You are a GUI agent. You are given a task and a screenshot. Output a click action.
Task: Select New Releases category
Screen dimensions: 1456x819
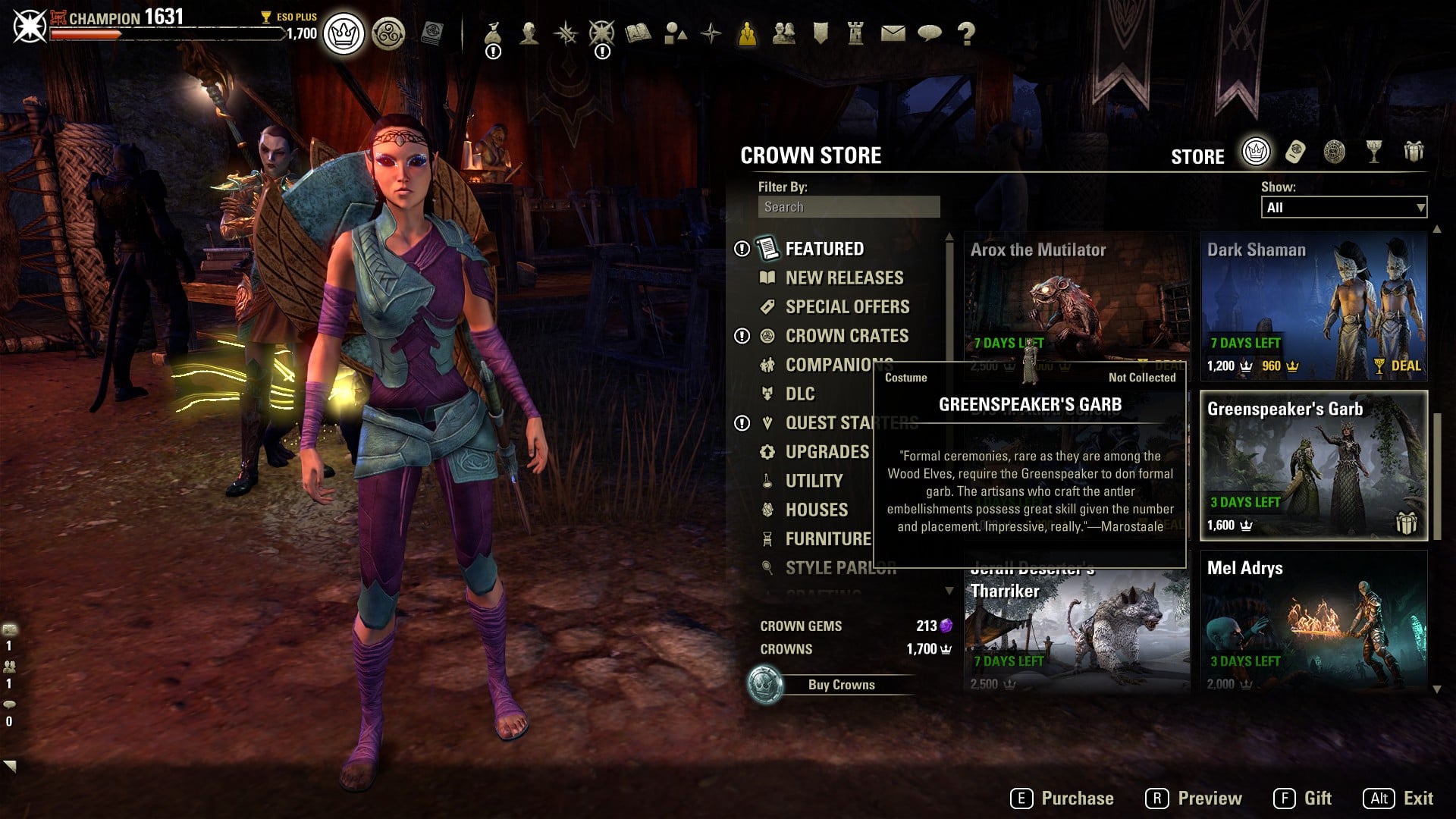coord(843,278)
